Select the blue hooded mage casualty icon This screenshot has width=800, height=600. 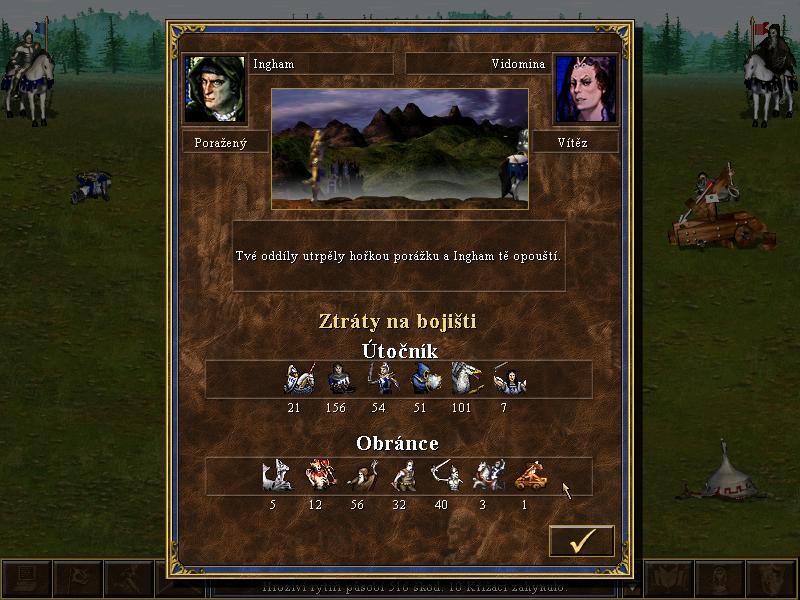pyautogui.click(x=425, y=378)
